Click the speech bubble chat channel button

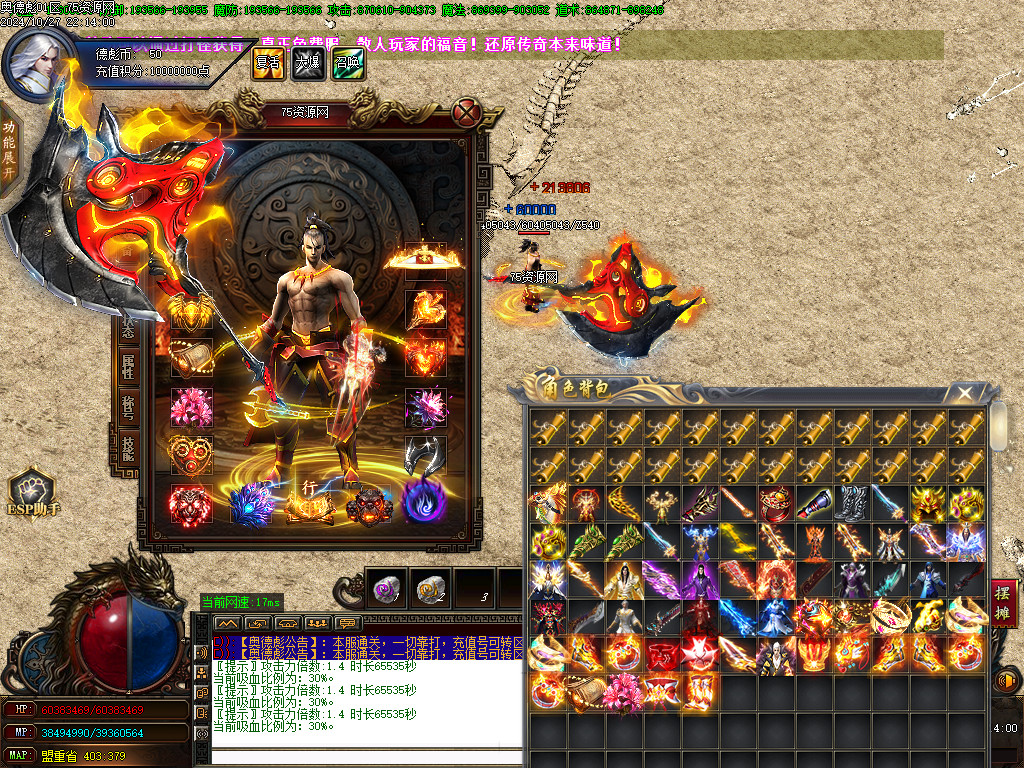pos(202,694)
